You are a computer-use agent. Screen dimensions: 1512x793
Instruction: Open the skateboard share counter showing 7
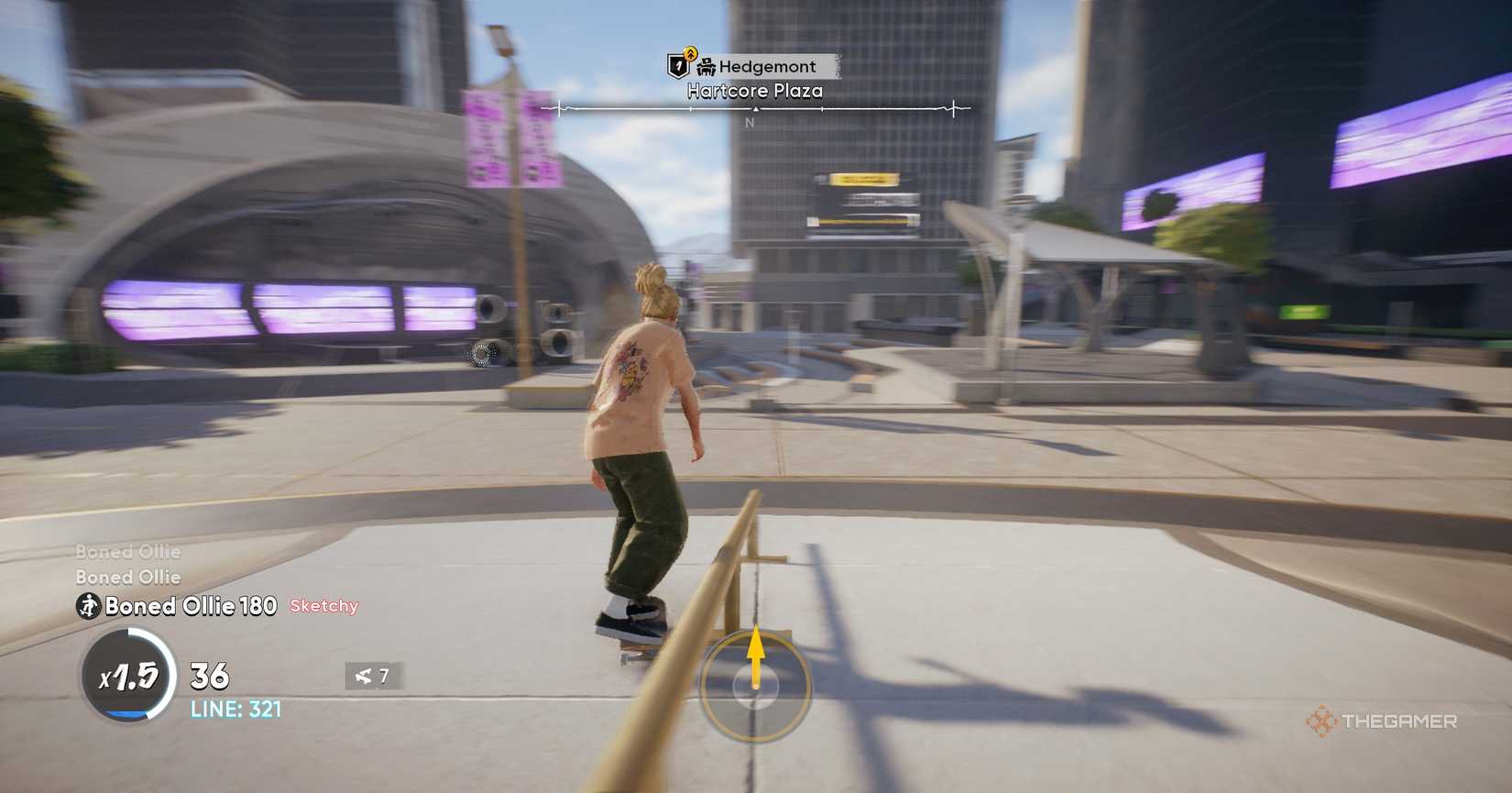(370, 677)
